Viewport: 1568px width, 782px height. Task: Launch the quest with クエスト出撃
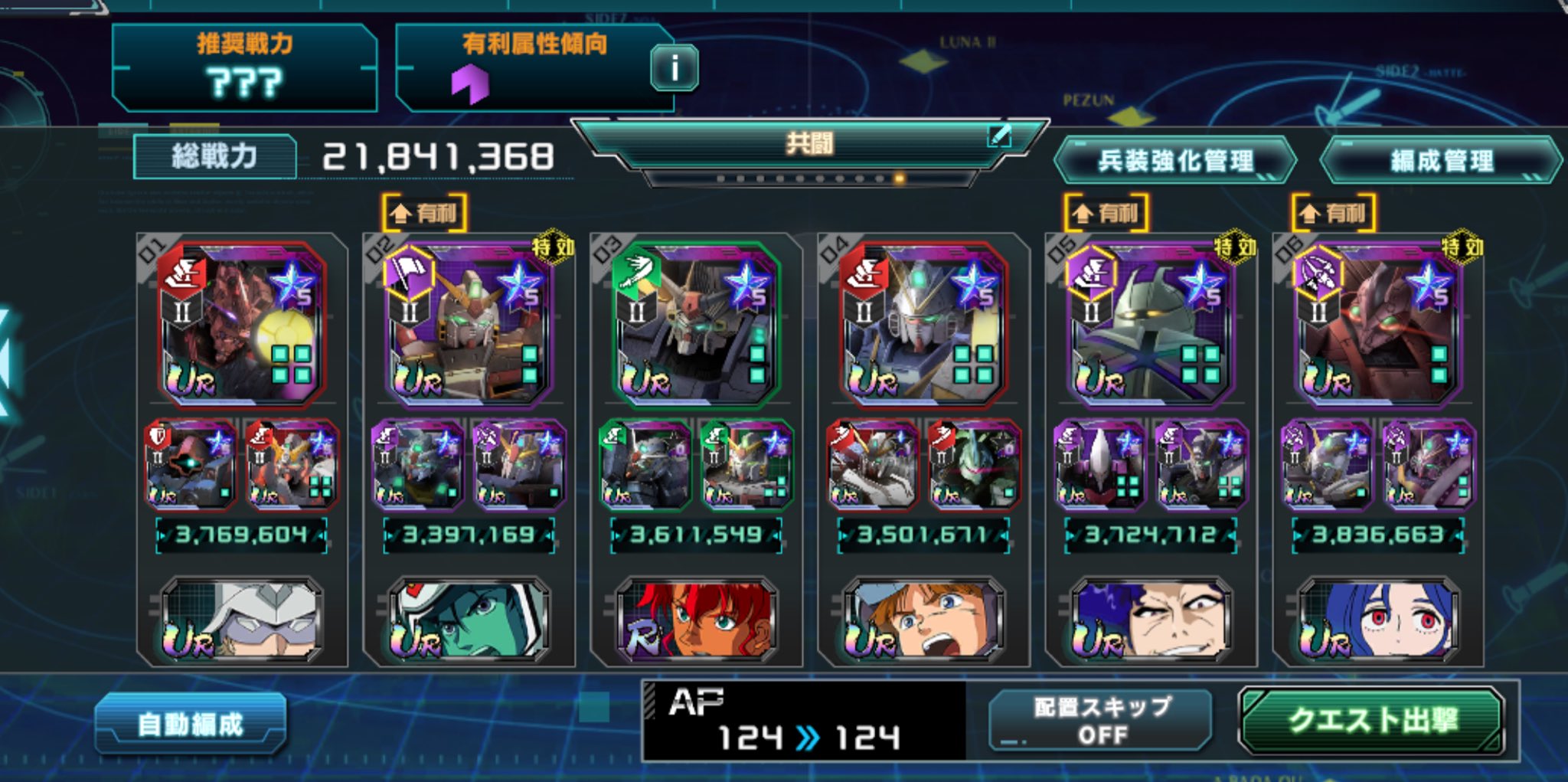tap(1370, 721)
